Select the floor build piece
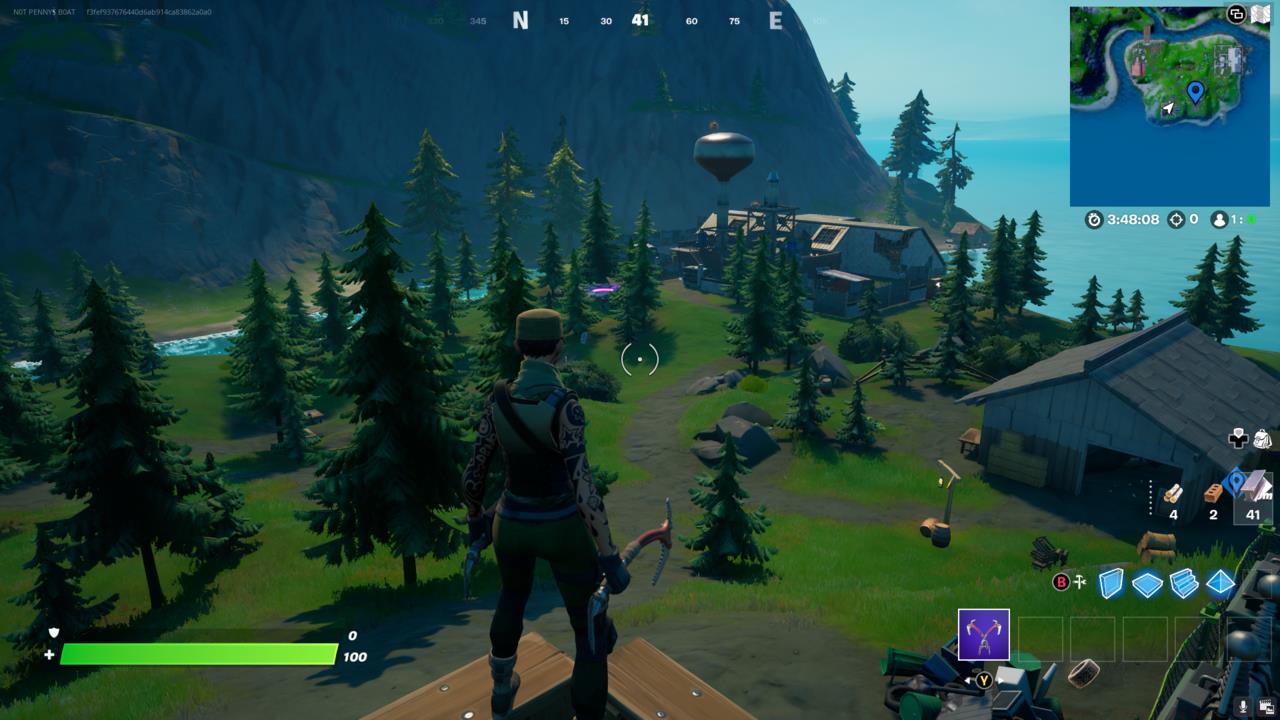This screenshot has height=720, width=1280. pos(1146,582)
